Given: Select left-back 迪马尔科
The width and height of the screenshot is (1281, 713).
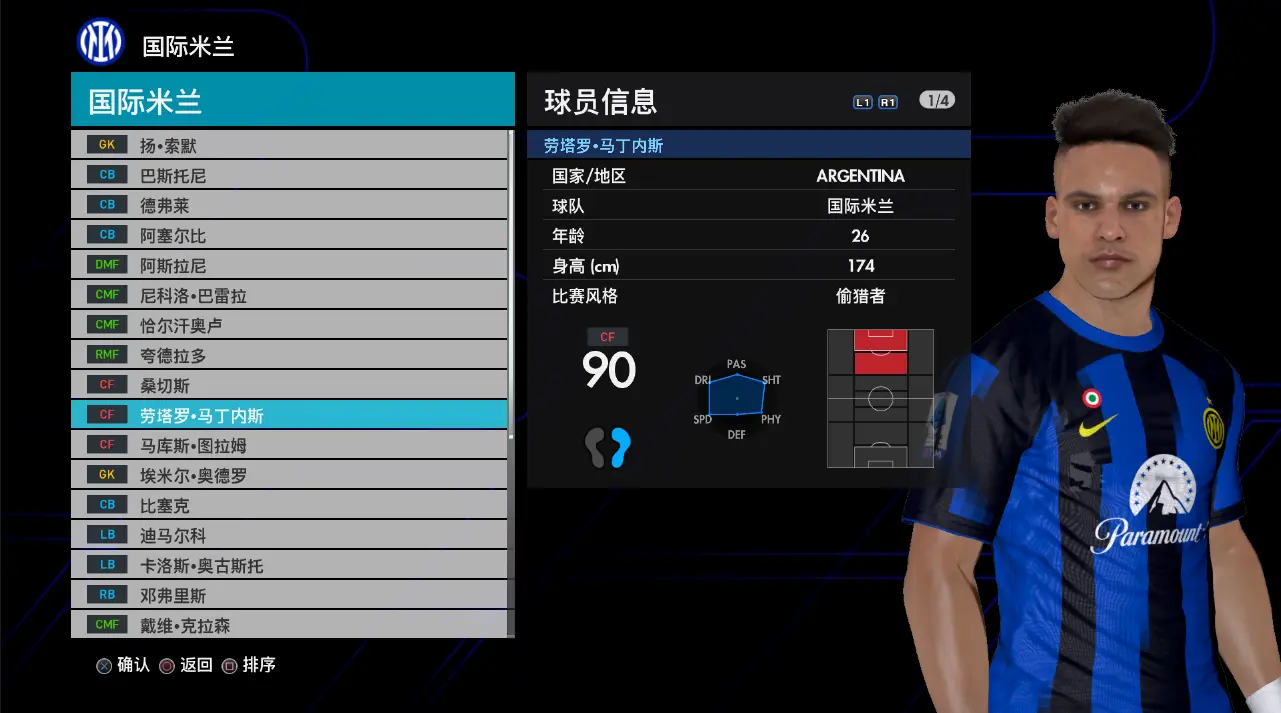Looking at the screenshot, I should tap(289, 535).
